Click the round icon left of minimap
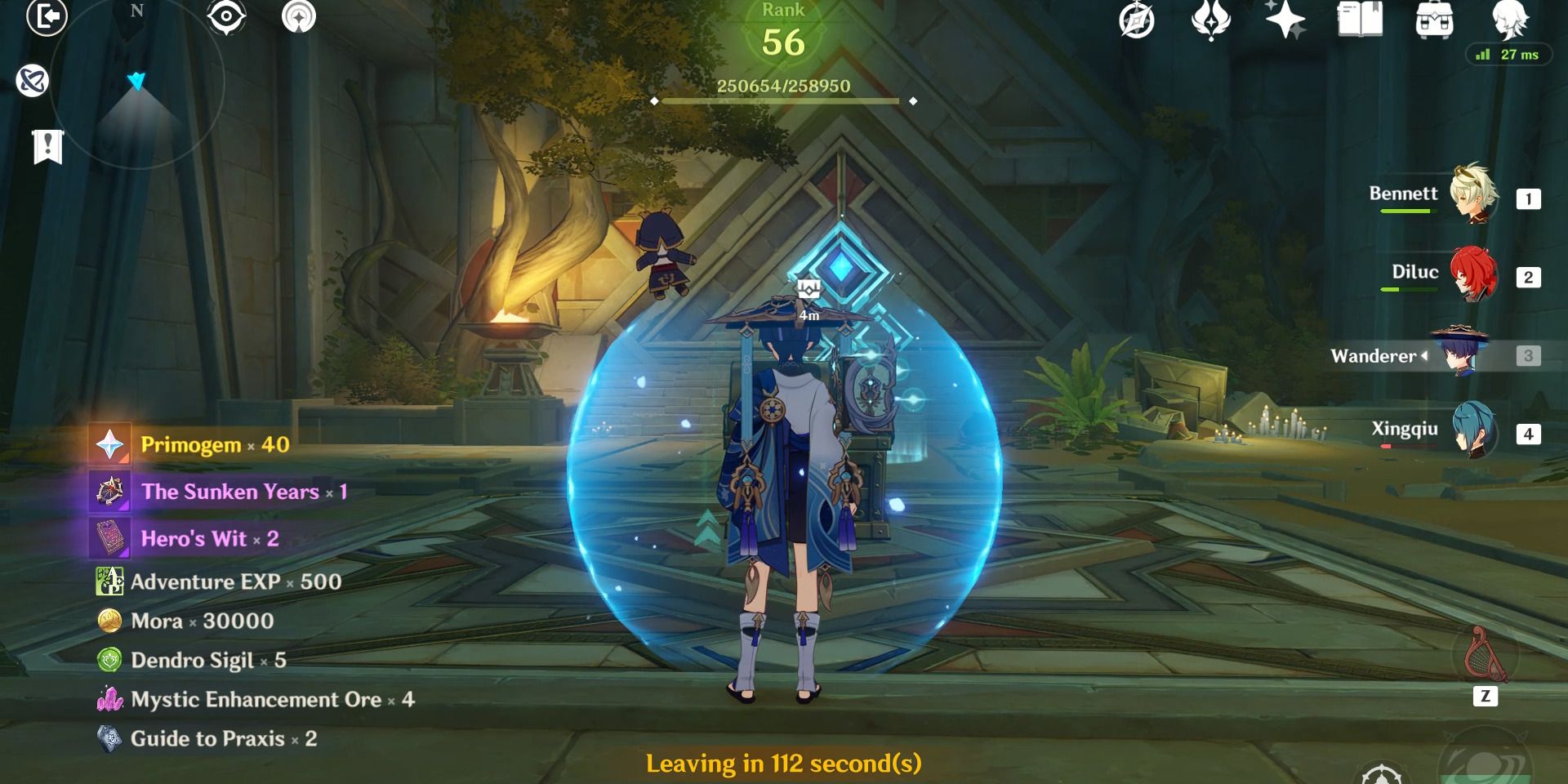Image resolution: width=1568 pixels, height=784 pixels. tap(33, 81)
